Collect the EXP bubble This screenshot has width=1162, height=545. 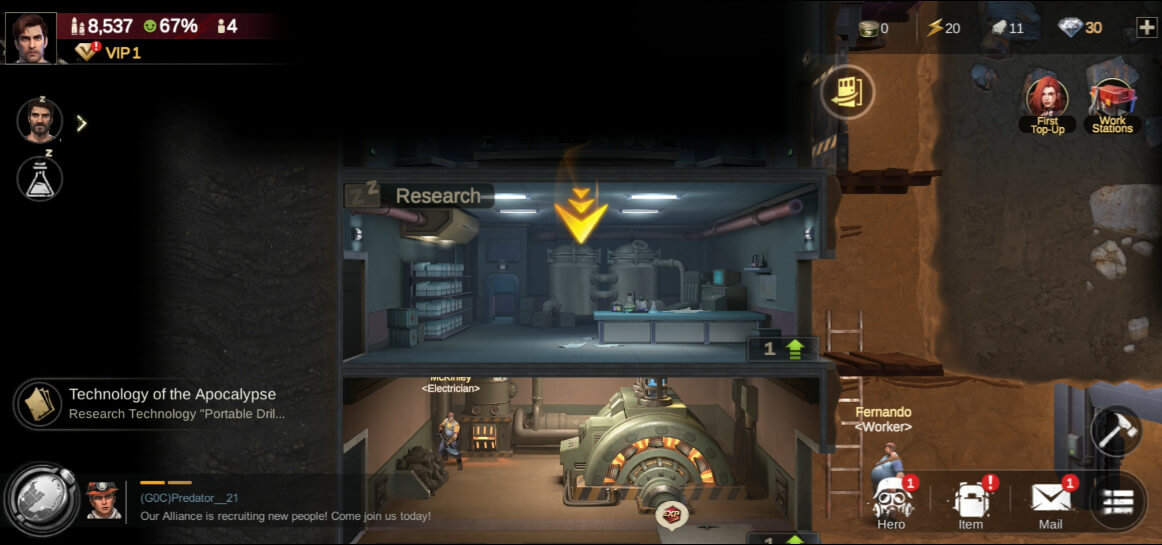coord(672,516)
